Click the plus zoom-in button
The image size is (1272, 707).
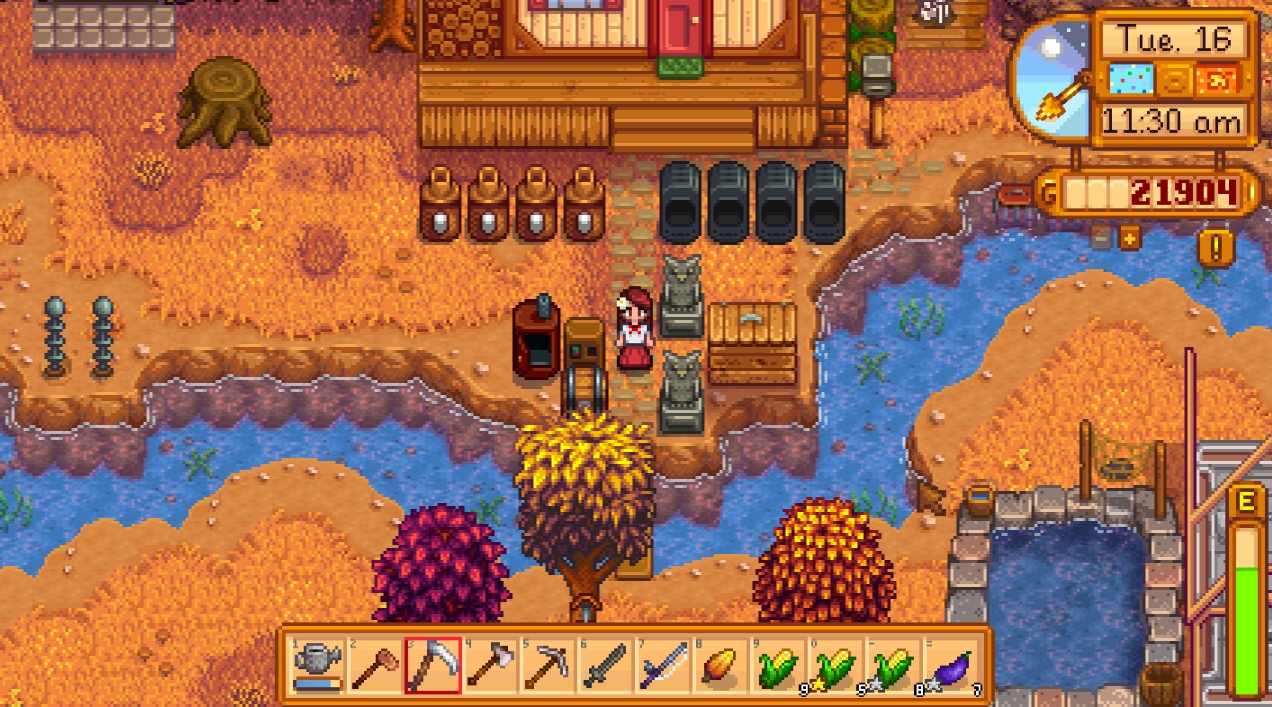pos(1130,239)
